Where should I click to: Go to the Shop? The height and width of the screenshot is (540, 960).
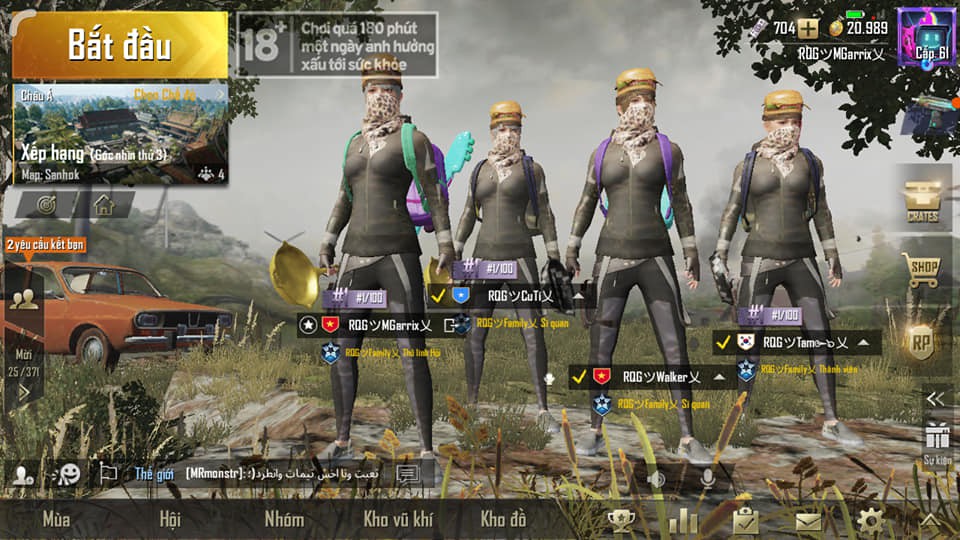click(920, 270)
